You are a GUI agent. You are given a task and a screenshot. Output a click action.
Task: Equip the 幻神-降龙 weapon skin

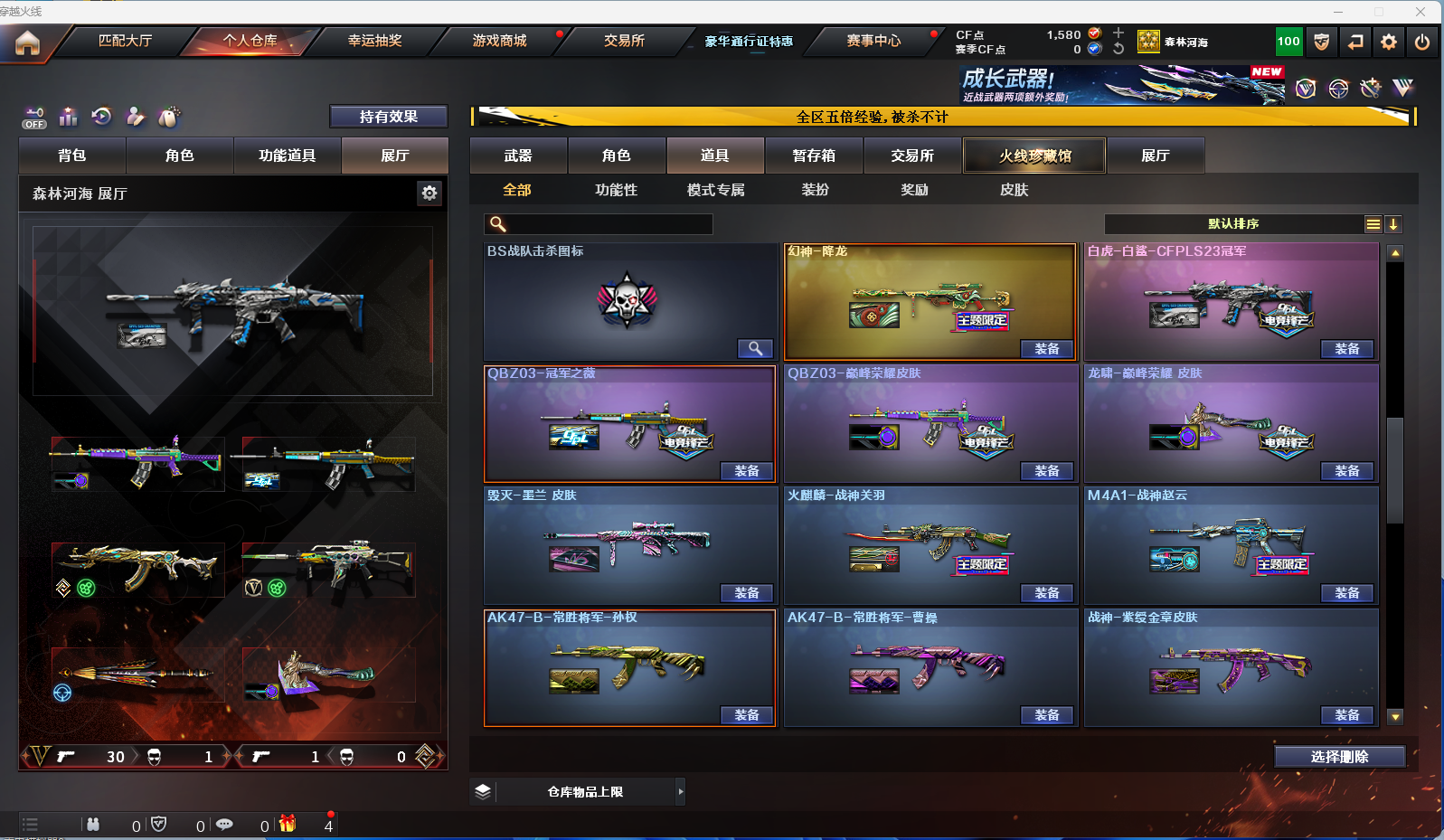pos(1046,349)
